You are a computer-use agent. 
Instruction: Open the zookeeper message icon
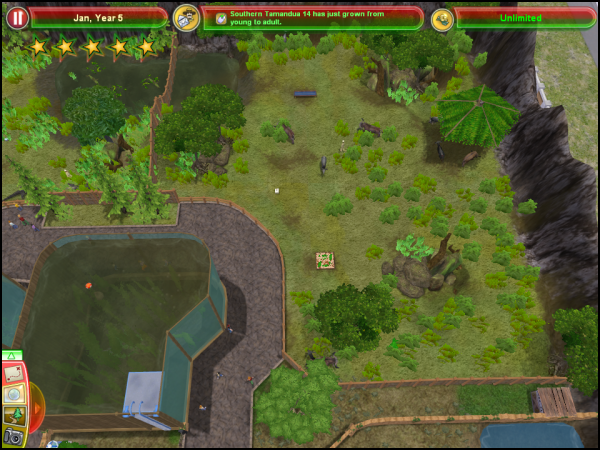pyautogui.click(x=185, y=17)
